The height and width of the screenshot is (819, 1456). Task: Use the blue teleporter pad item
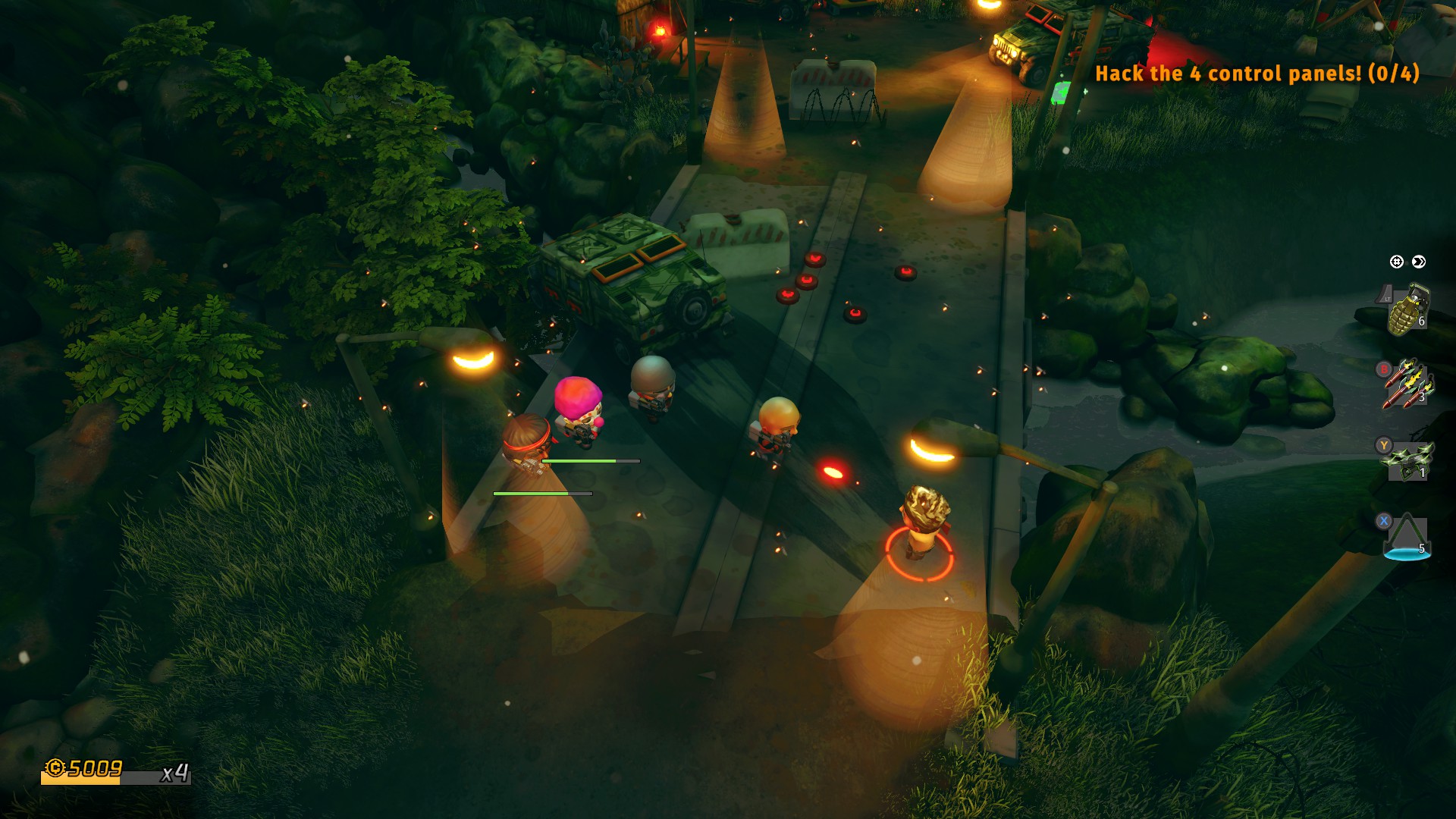pyautogui.click(x=1407, y=537)
